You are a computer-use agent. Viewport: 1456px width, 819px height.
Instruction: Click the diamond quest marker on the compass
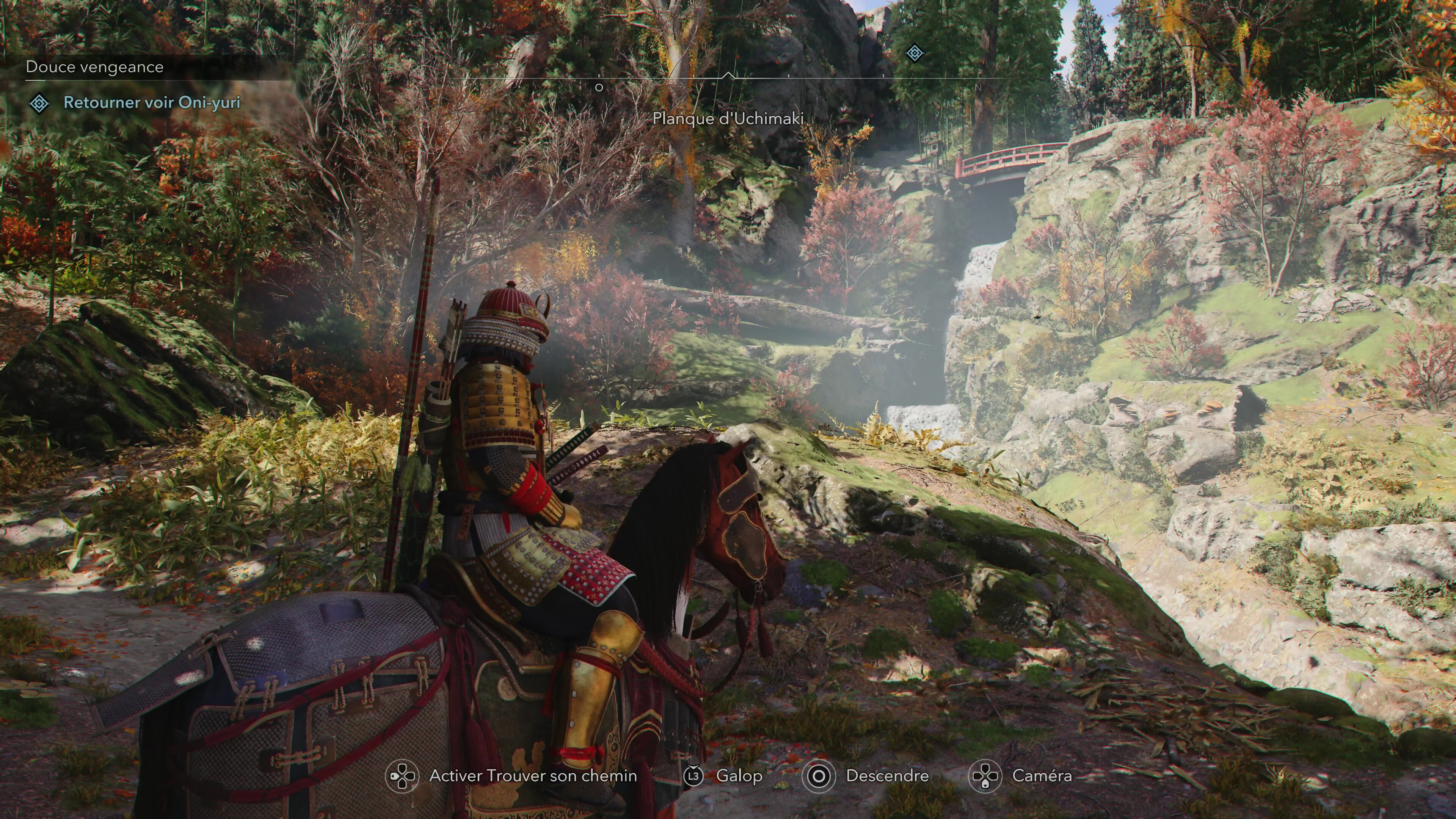click(915, 54)
